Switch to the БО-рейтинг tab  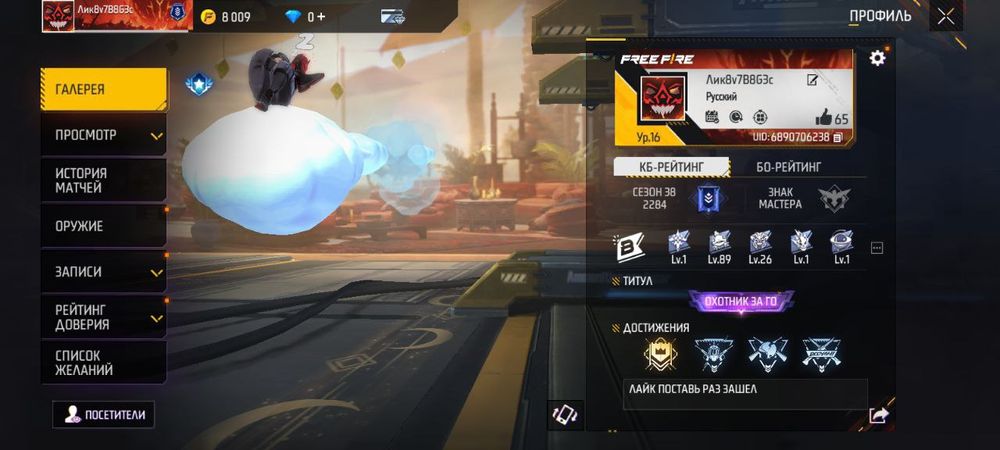pos(789,167)
